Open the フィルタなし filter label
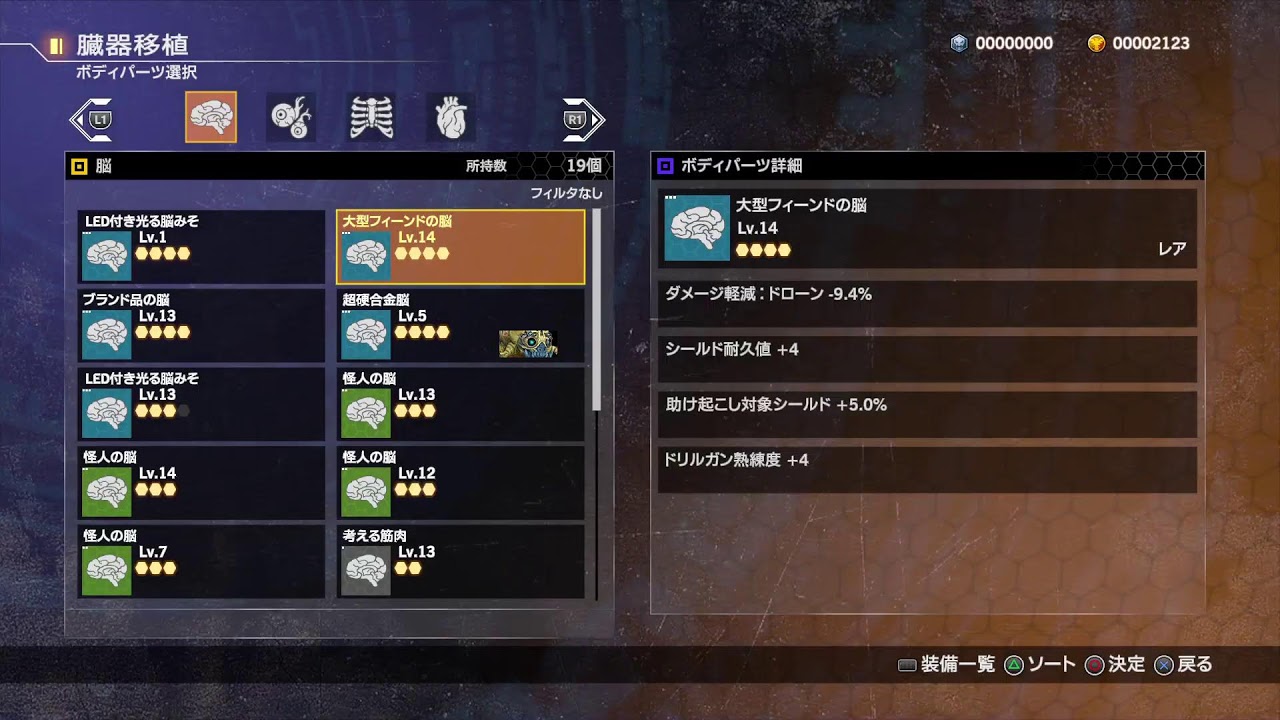 [x=566, y=193]
